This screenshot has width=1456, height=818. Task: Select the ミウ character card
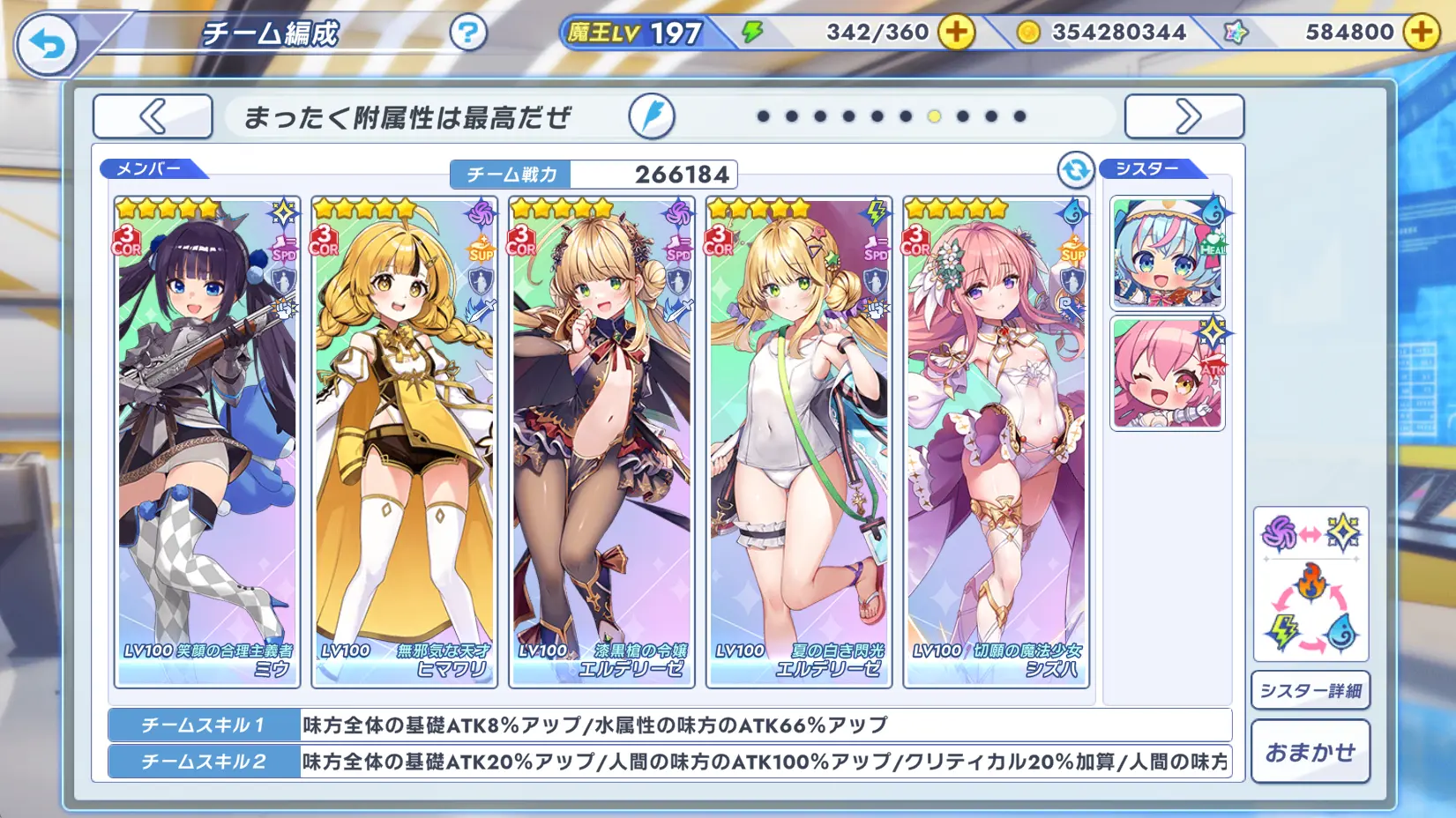(x=207, y=441)
